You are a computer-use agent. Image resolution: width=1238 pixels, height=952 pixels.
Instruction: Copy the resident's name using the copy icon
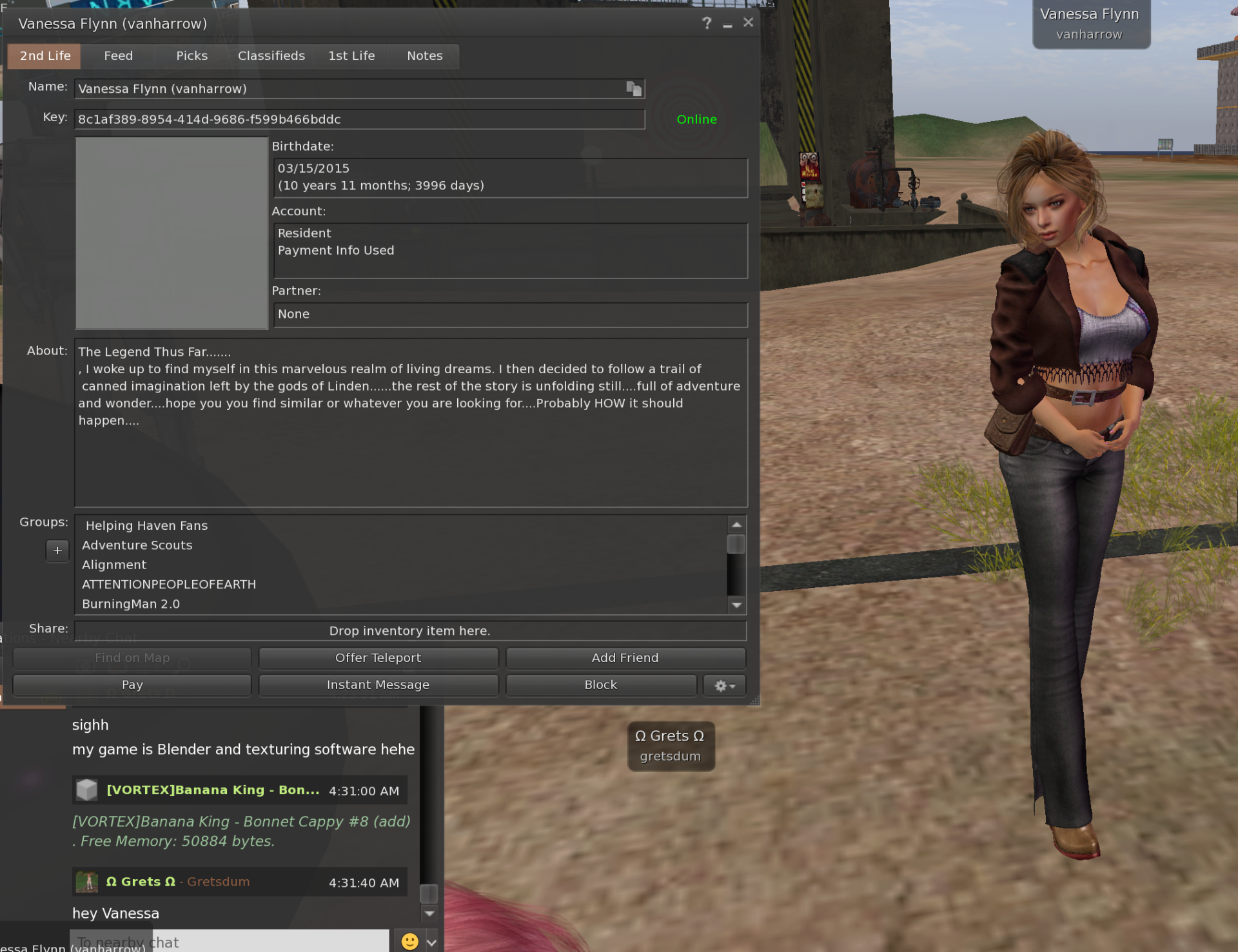coord(634,88)
